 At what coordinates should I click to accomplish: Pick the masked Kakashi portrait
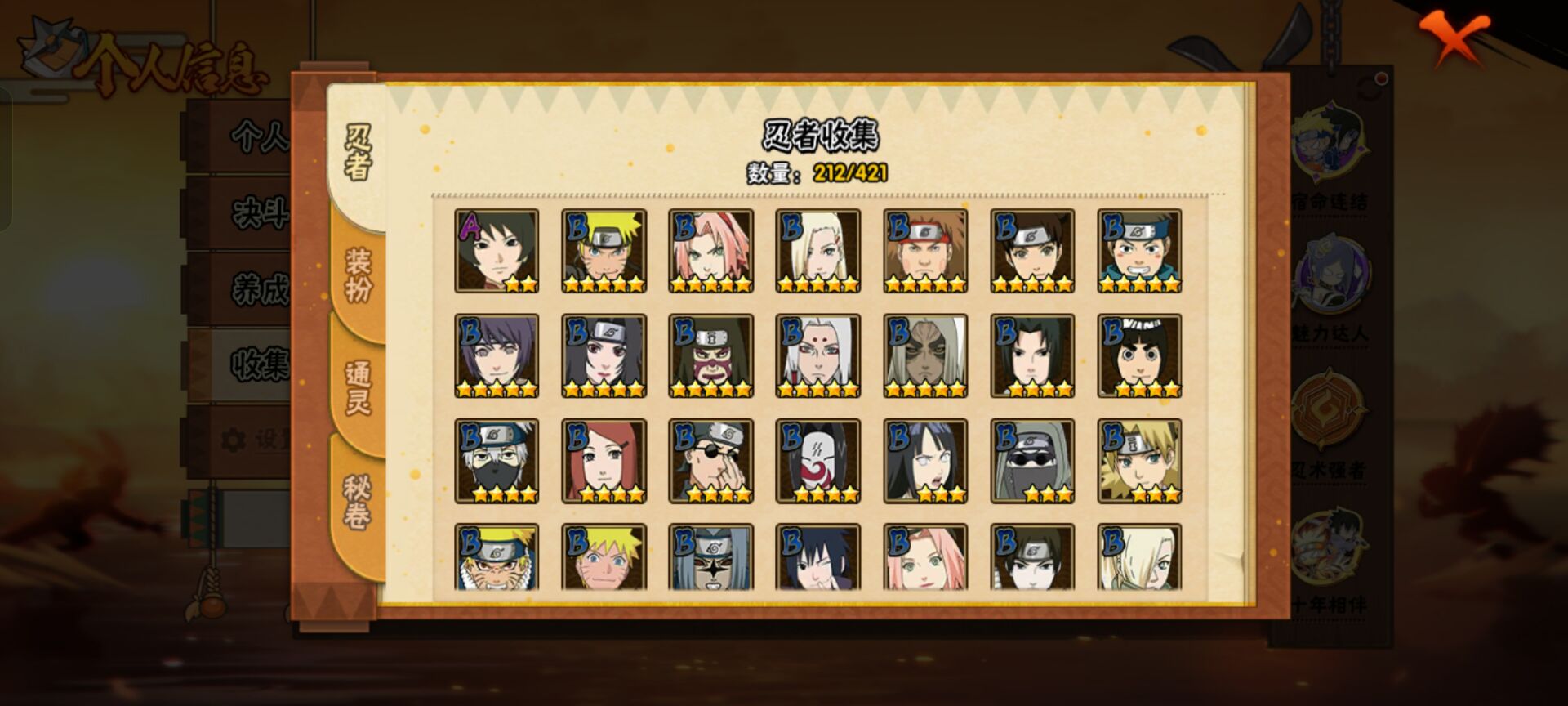[x=497, y=461]
